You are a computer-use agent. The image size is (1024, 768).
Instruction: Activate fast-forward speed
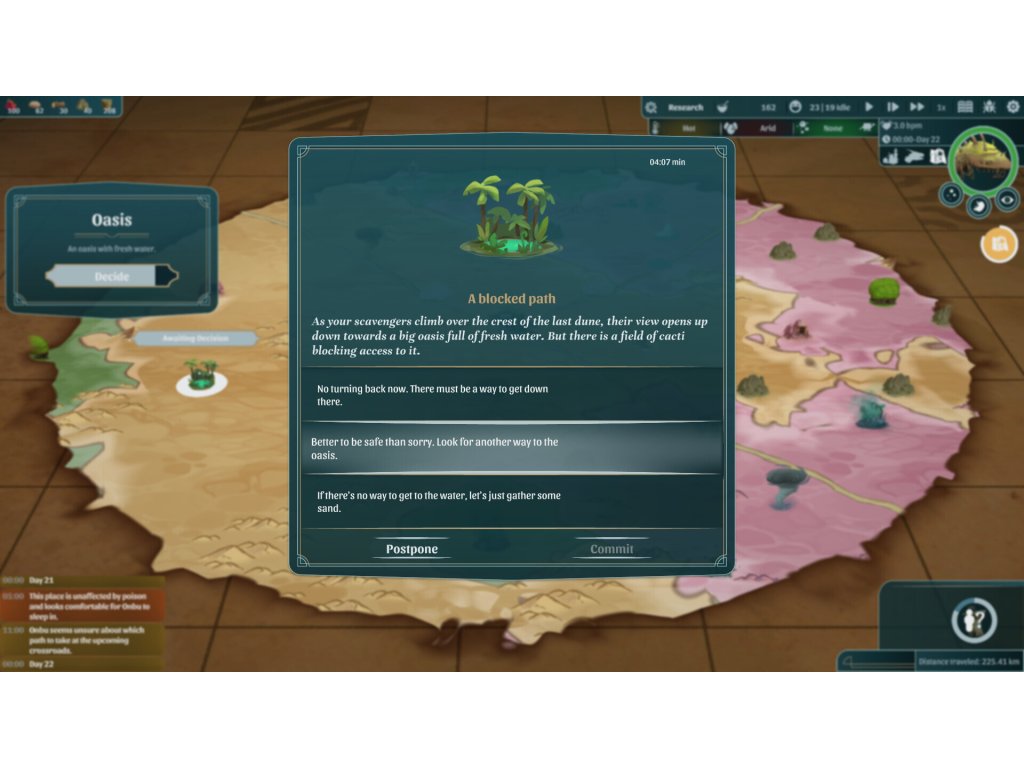(917, 107)
